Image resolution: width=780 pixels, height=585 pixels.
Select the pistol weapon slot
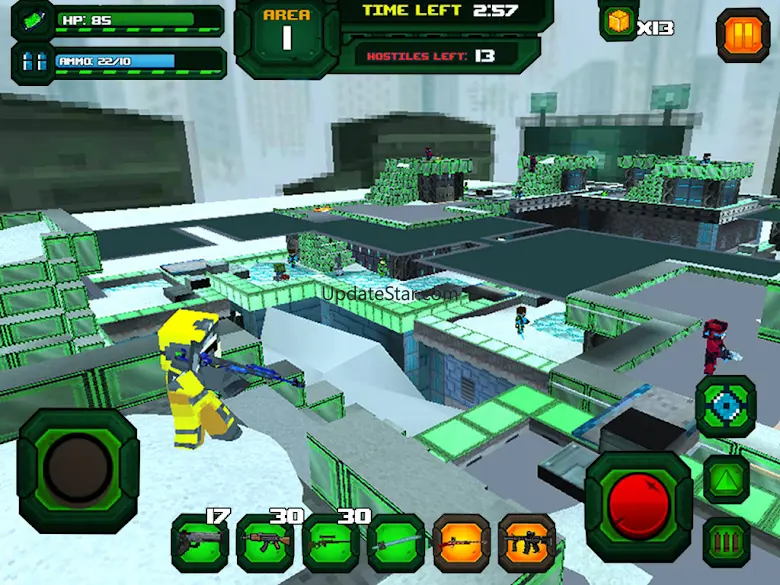pos(199,544)
